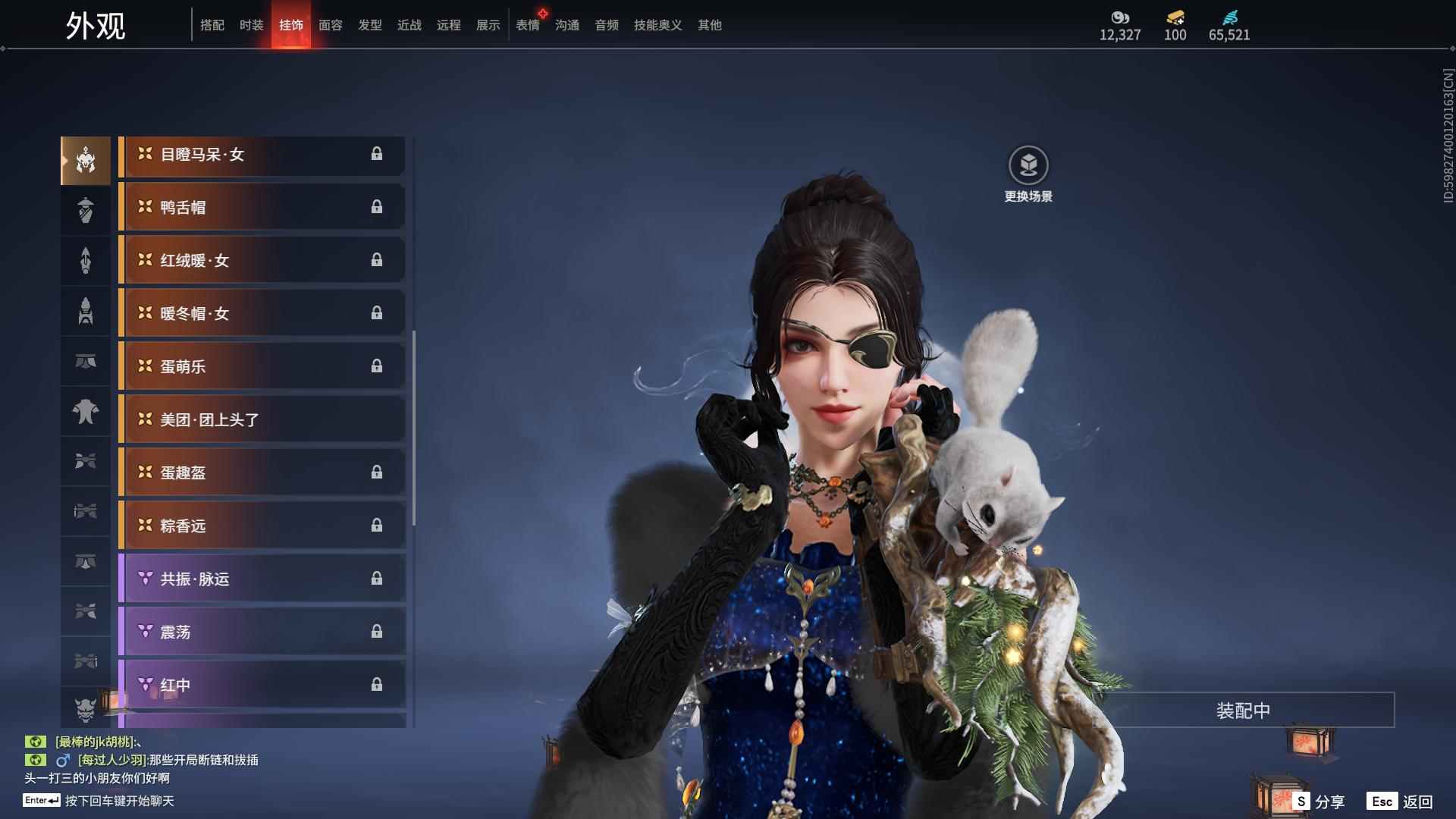Open the 表情 tab
1456x819 pixels.
click(x=528, y=25)
